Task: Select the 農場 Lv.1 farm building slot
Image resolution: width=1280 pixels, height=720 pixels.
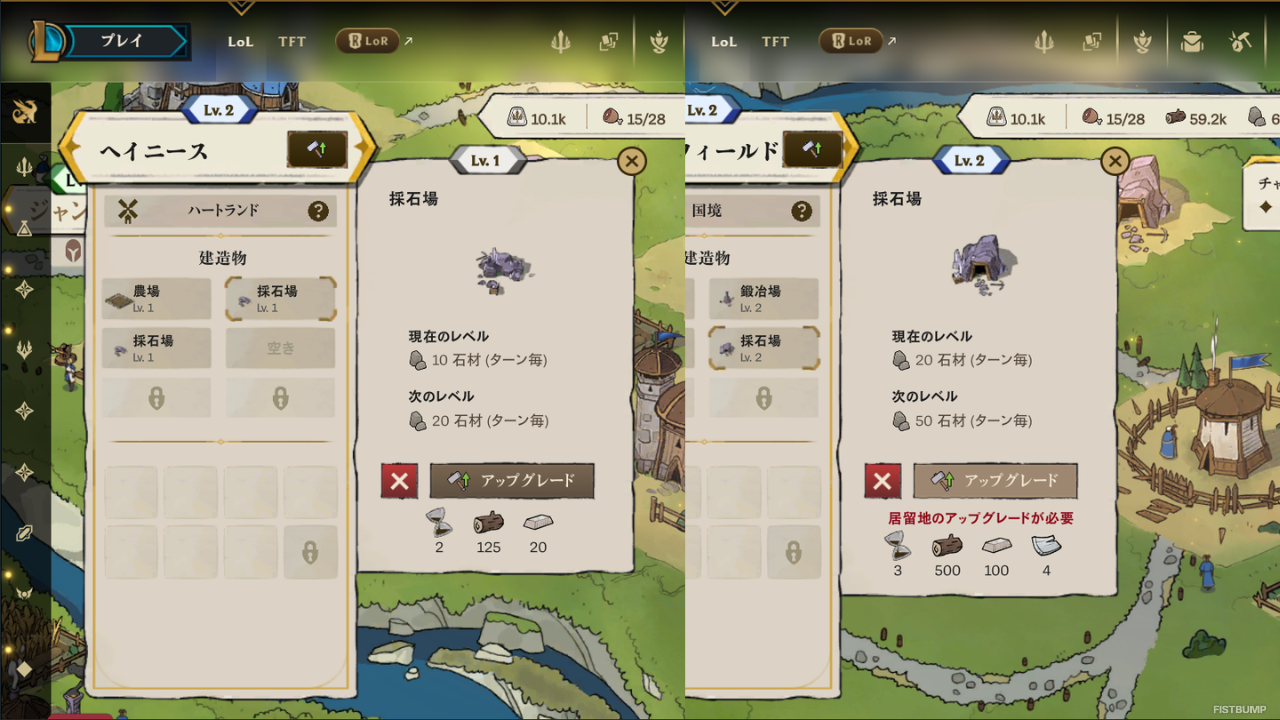Action: pyautogui.click(x=156, y=297)
